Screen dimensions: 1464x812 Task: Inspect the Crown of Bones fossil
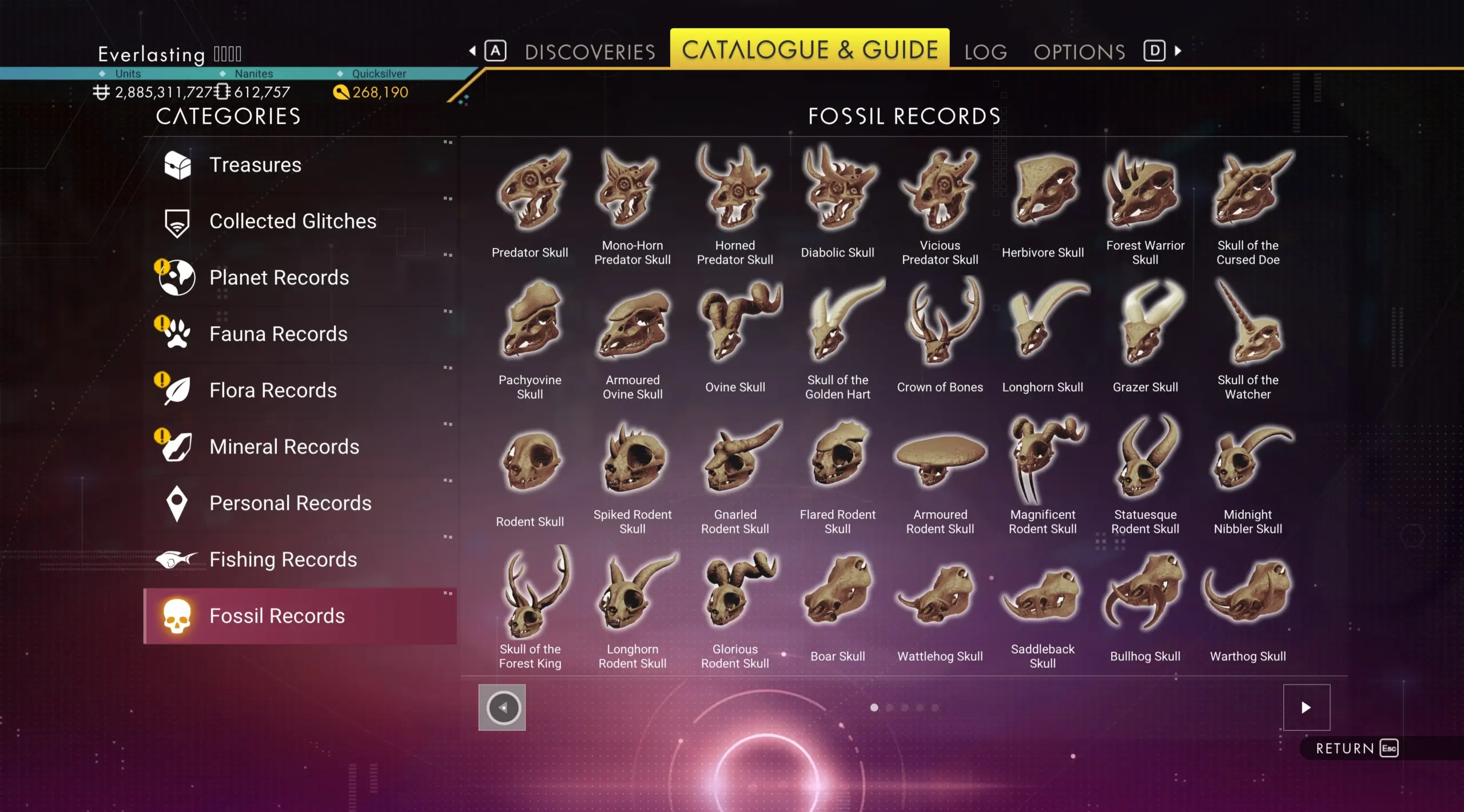940,335
